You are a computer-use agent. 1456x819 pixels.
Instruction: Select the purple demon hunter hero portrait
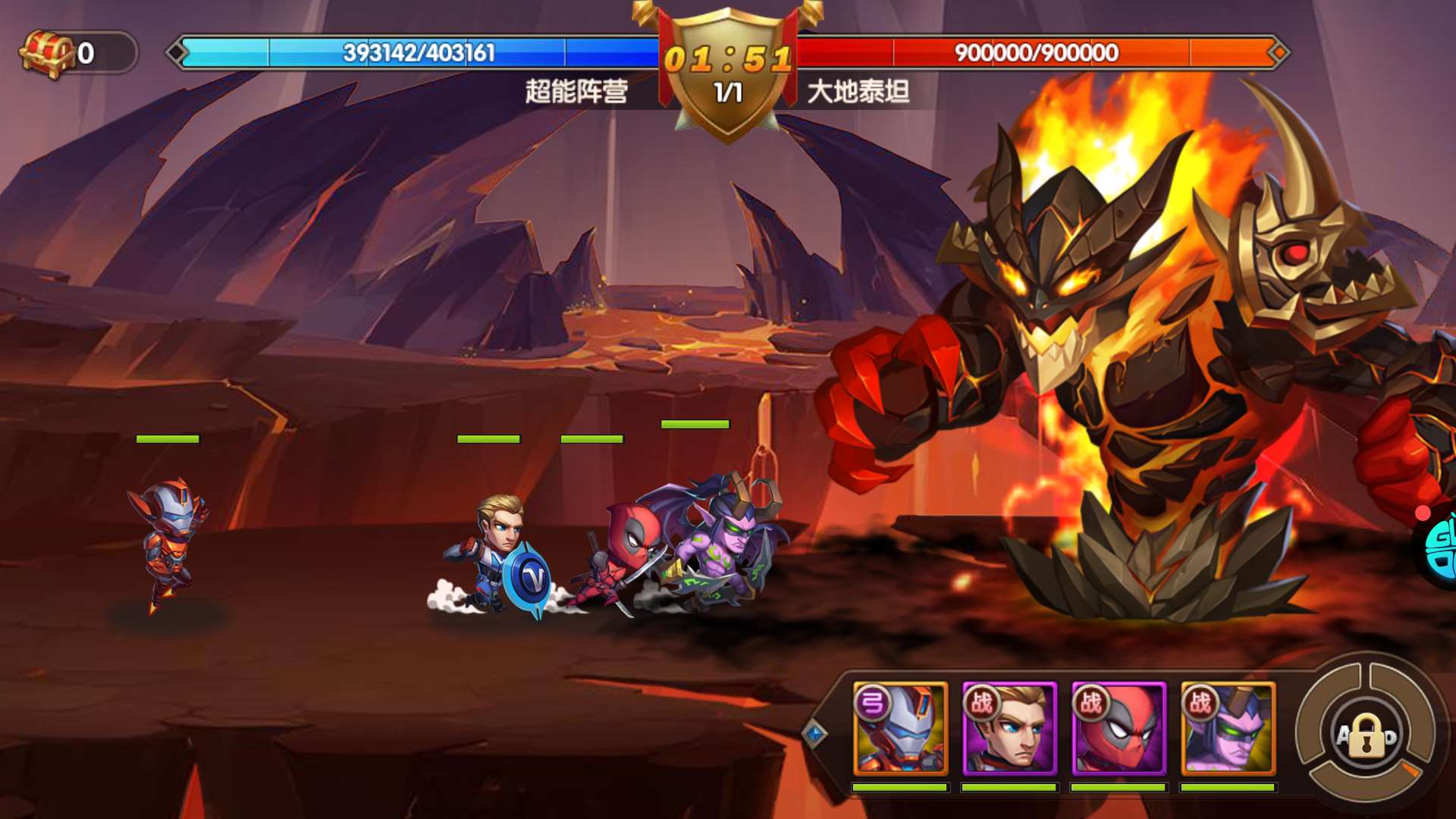click(1228, 729)
